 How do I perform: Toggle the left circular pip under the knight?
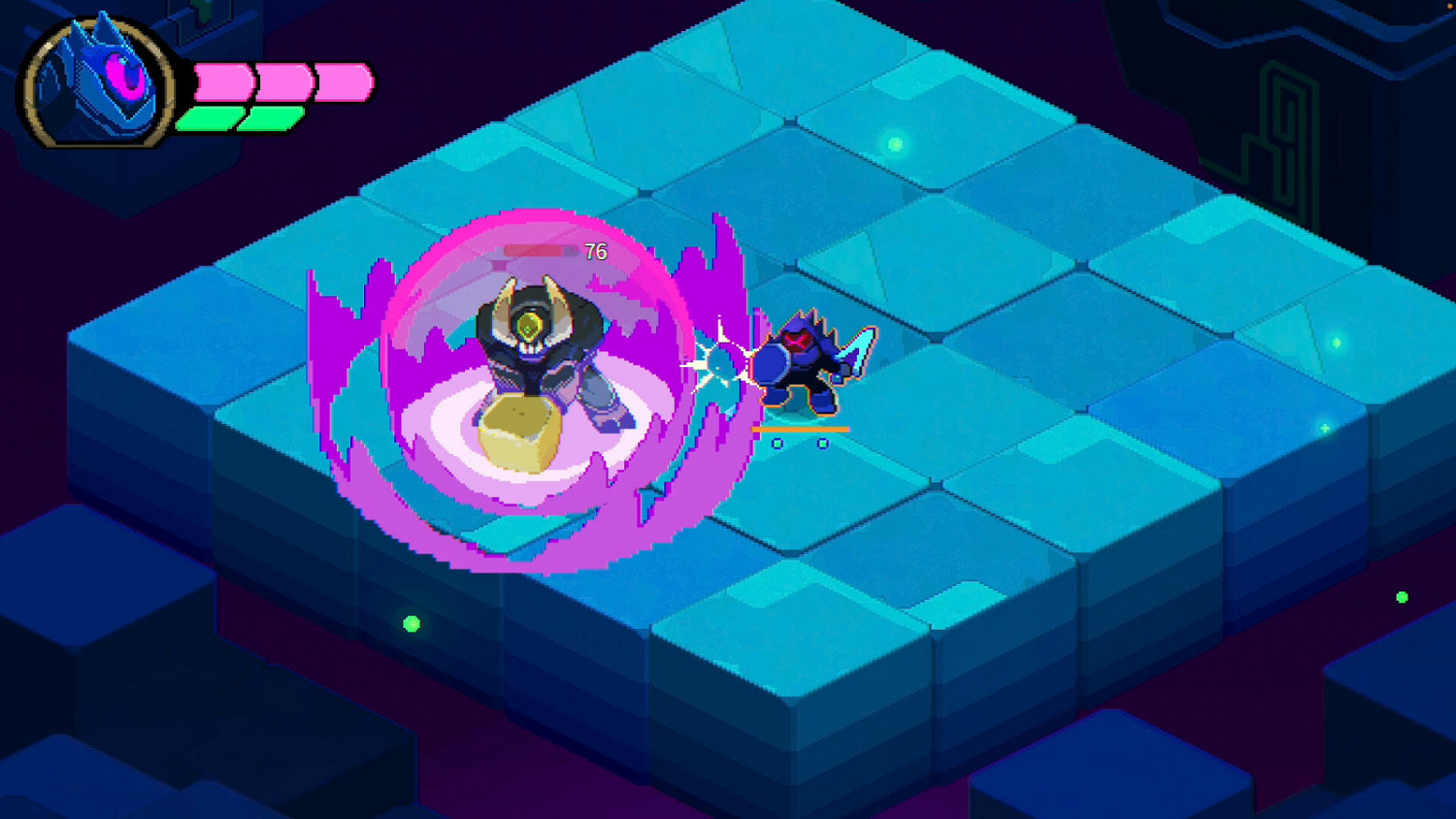click(x=777, y=442)
